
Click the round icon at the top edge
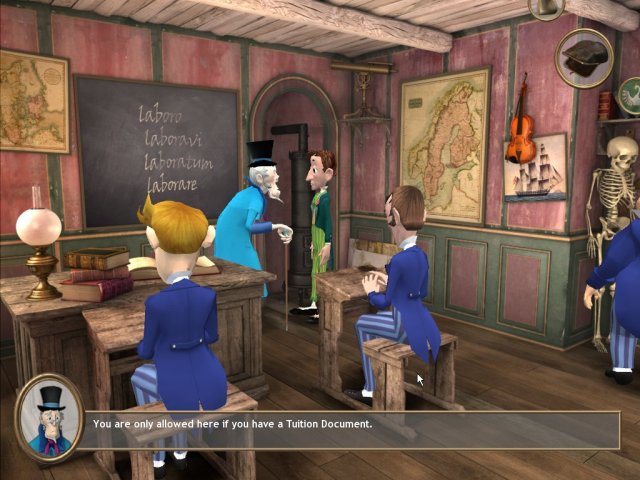coord(546,7)
